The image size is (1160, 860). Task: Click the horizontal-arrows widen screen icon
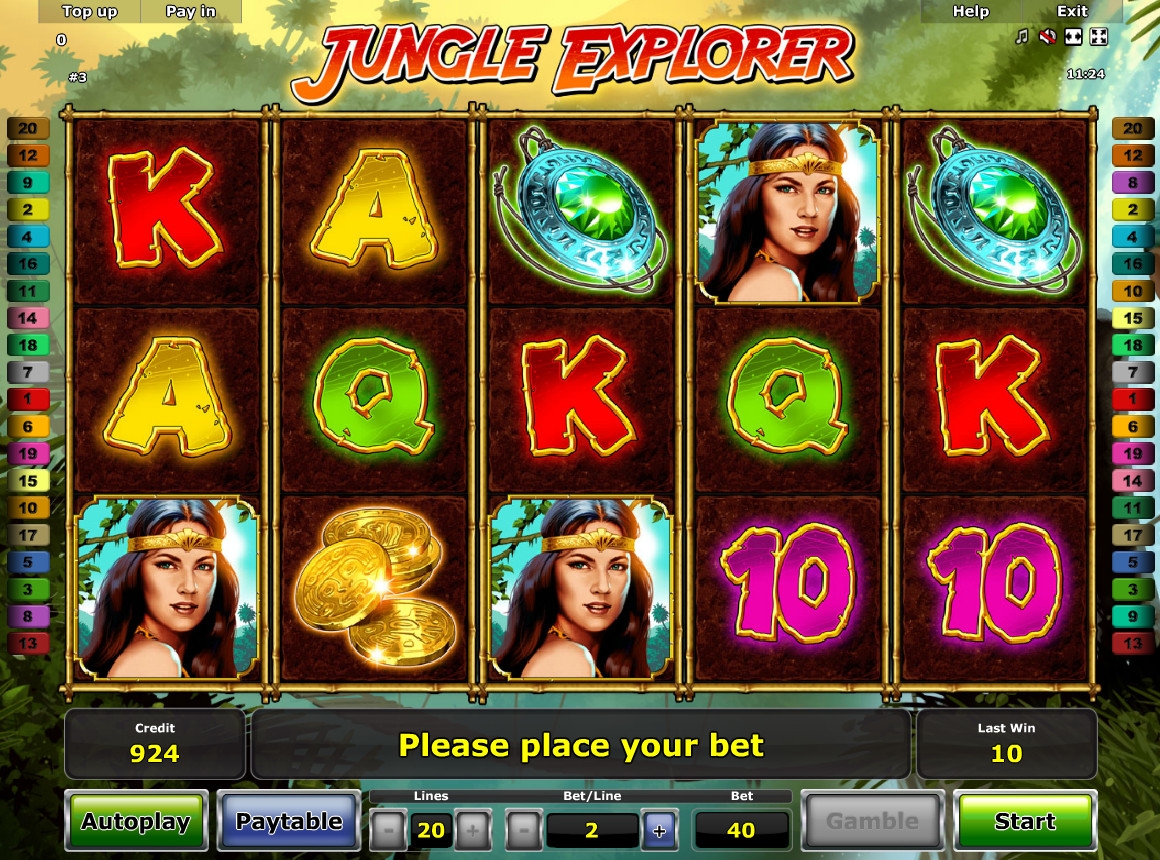[x=1073, y=37]
